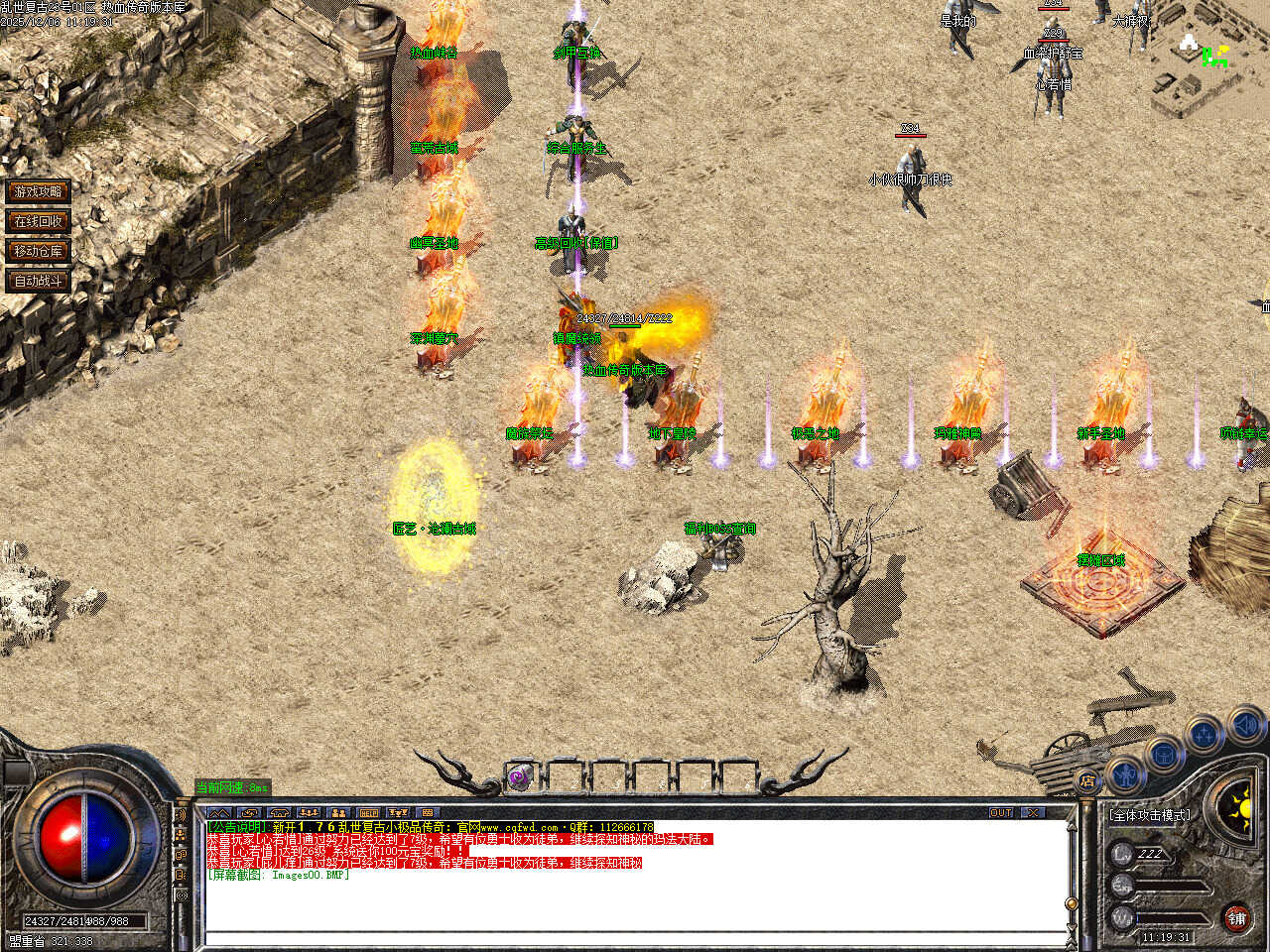Image resolution: width=1270 pixels, height=952 pixels.
Task: Open the bag inventory round button
Action: click(1163, 754)
